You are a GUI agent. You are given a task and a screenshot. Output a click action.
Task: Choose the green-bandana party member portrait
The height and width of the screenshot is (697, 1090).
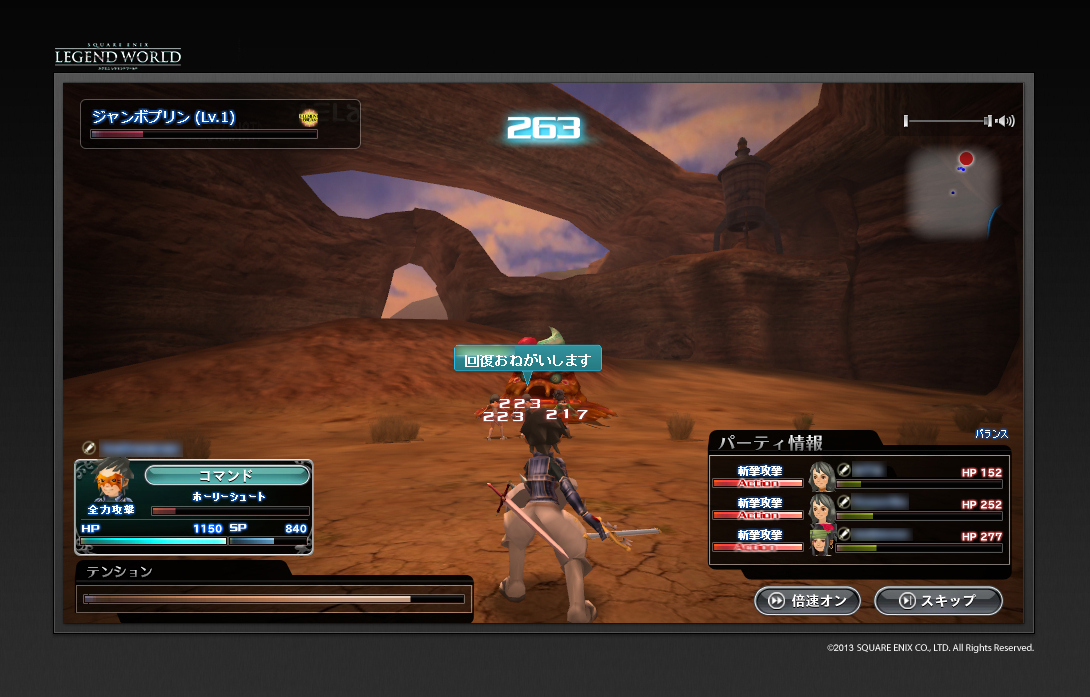coord(822,539)
